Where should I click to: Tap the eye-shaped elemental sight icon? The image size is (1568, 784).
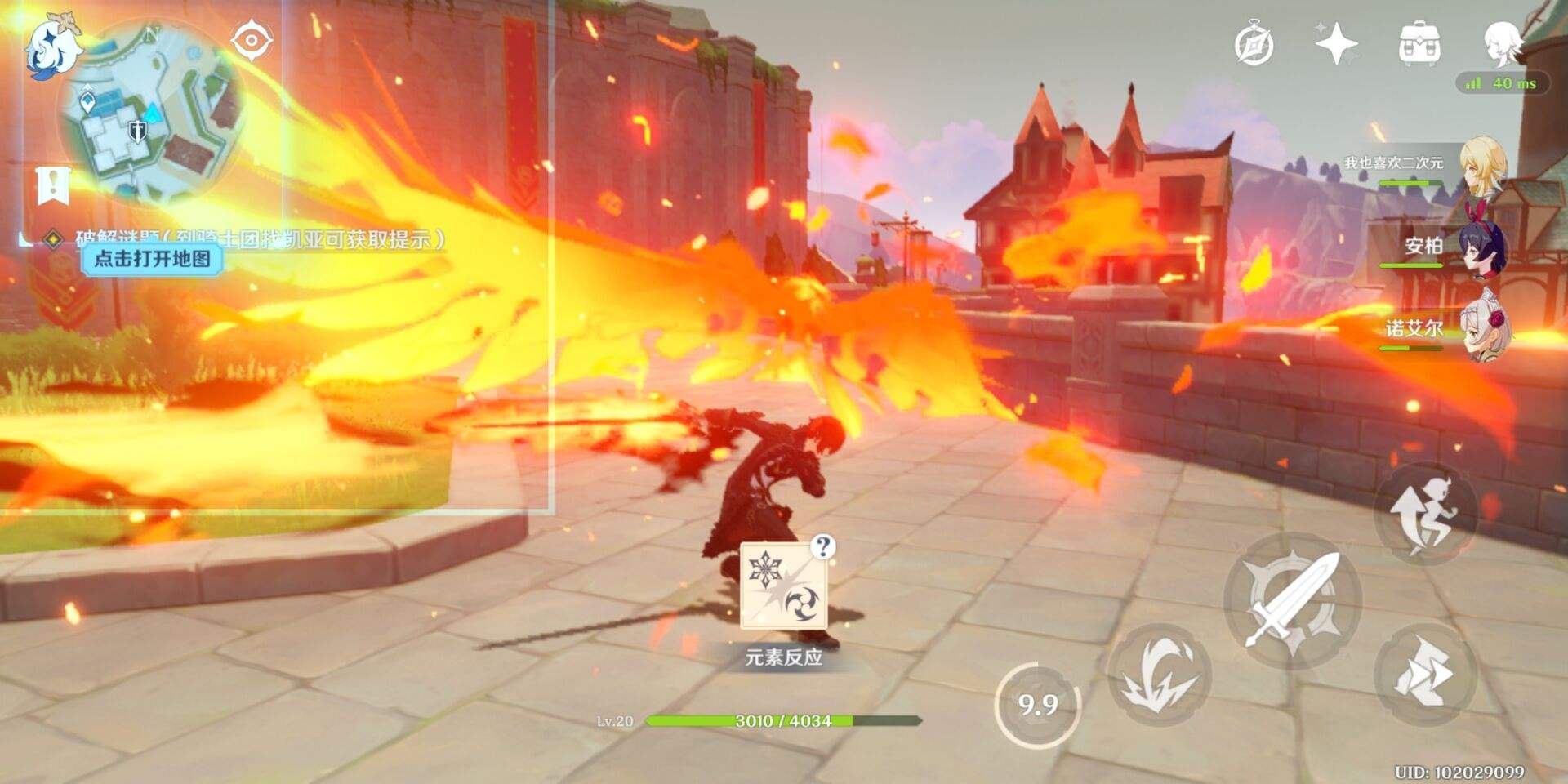(252, 40)
